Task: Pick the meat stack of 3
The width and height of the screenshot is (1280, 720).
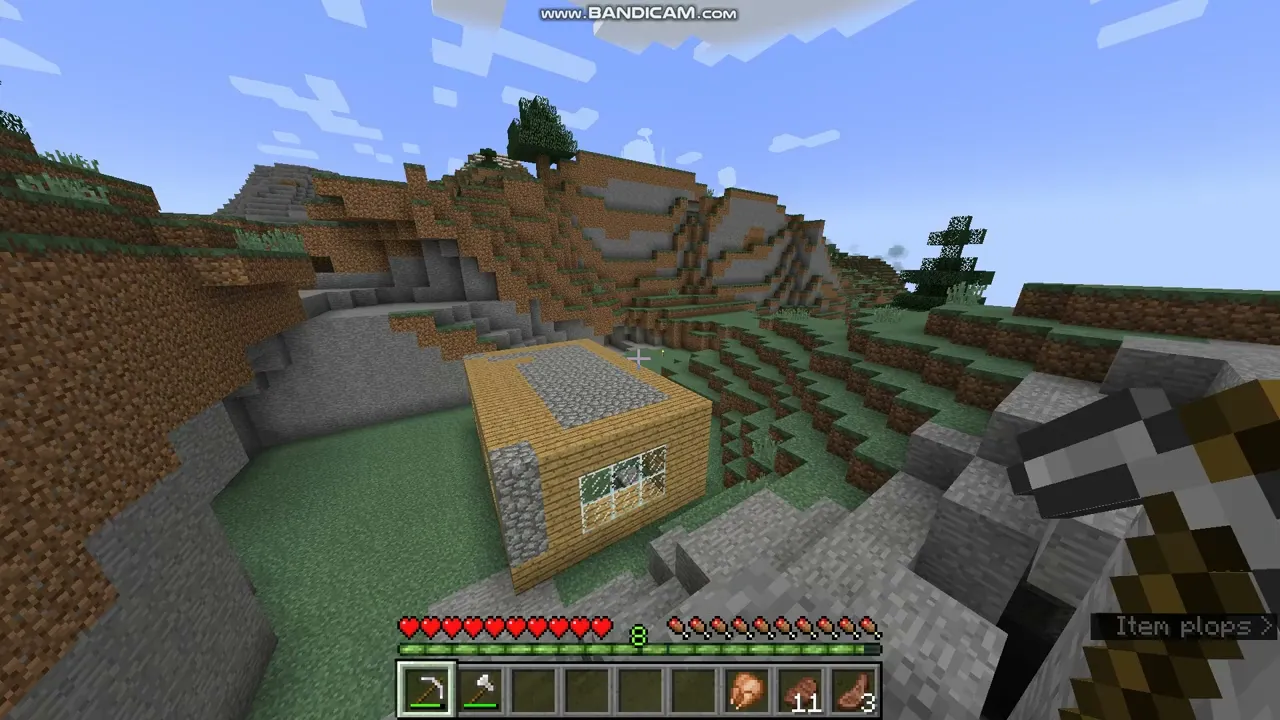Action: 854,690
